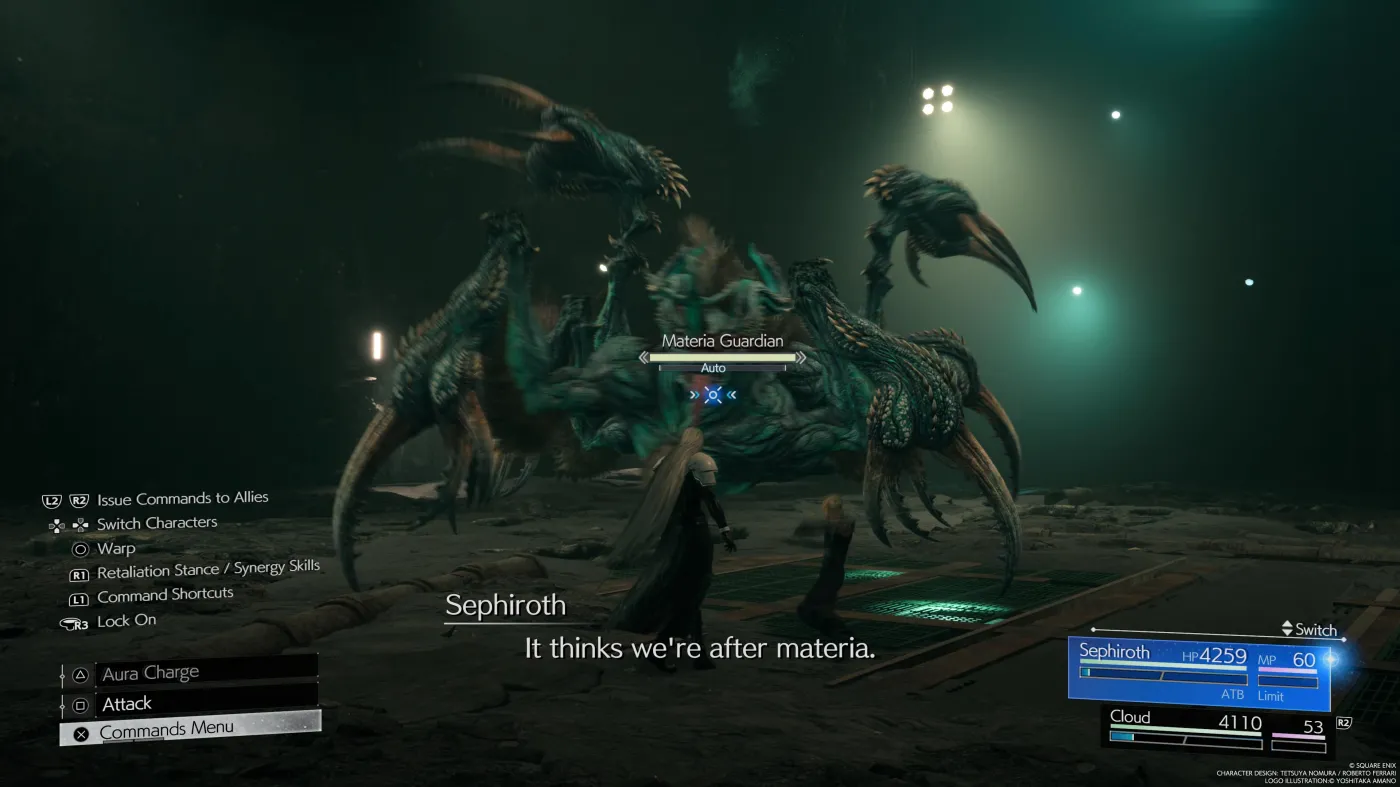The image size is (1400, 787).
Task: Select the Attack command
Action: (x=128, y=704)
